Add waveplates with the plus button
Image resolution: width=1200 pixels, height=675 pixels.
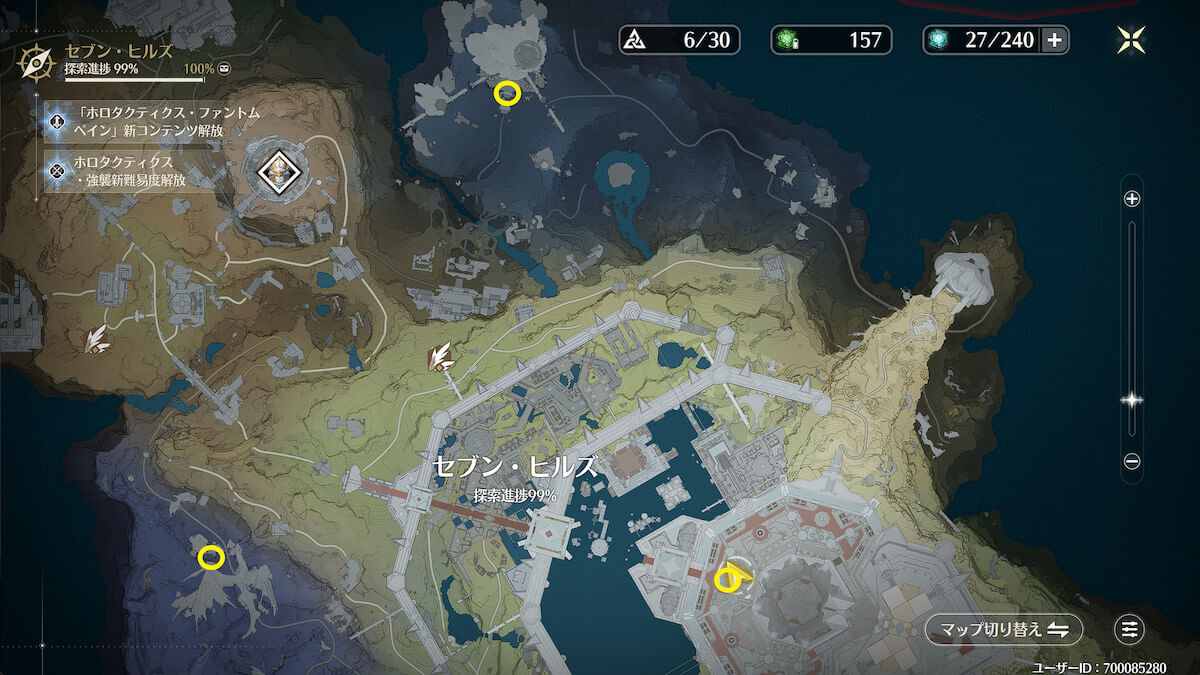click(1053, 40)
